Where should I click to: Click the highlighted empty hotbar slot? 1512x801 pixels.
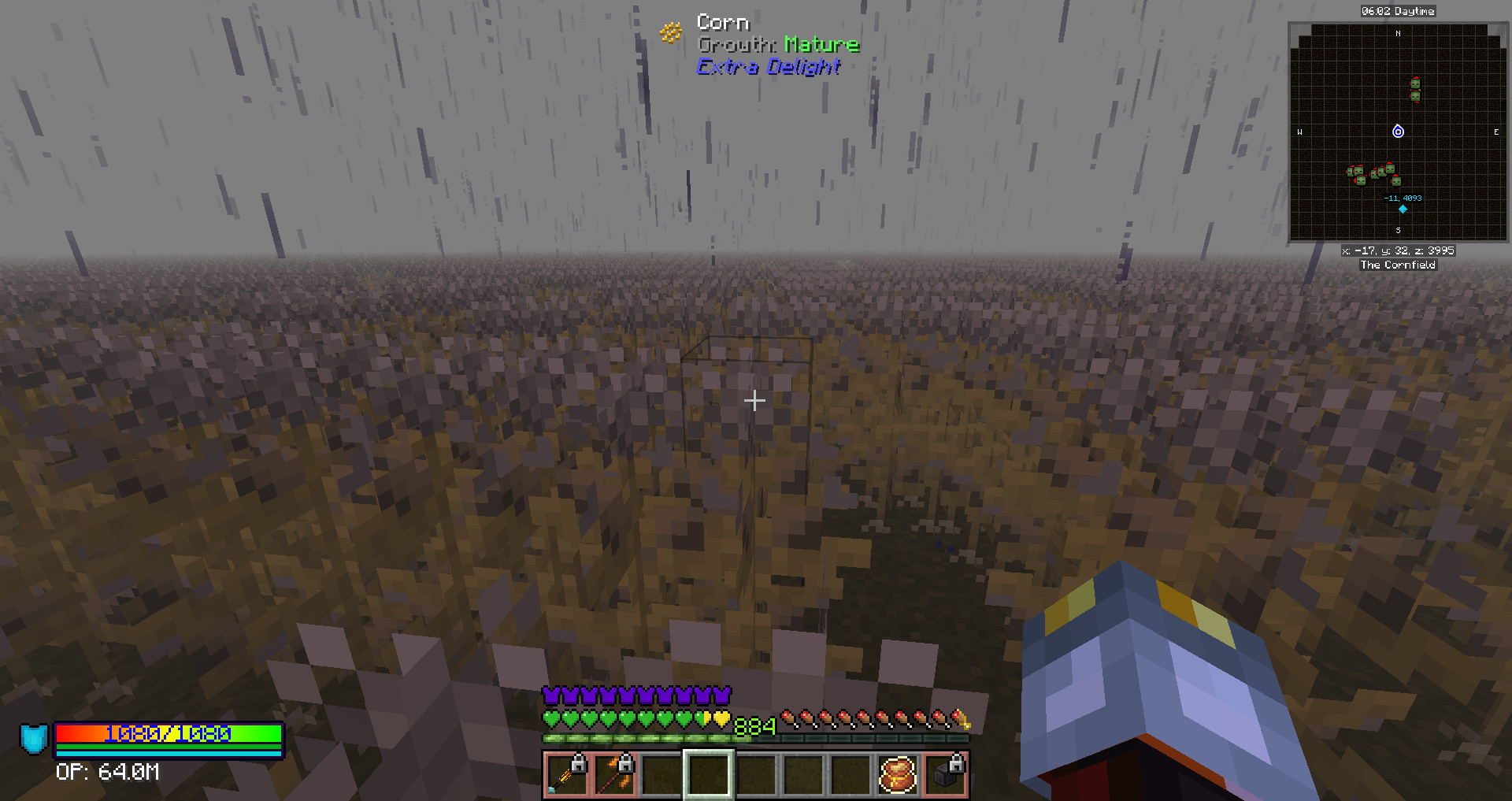[708, 774]
